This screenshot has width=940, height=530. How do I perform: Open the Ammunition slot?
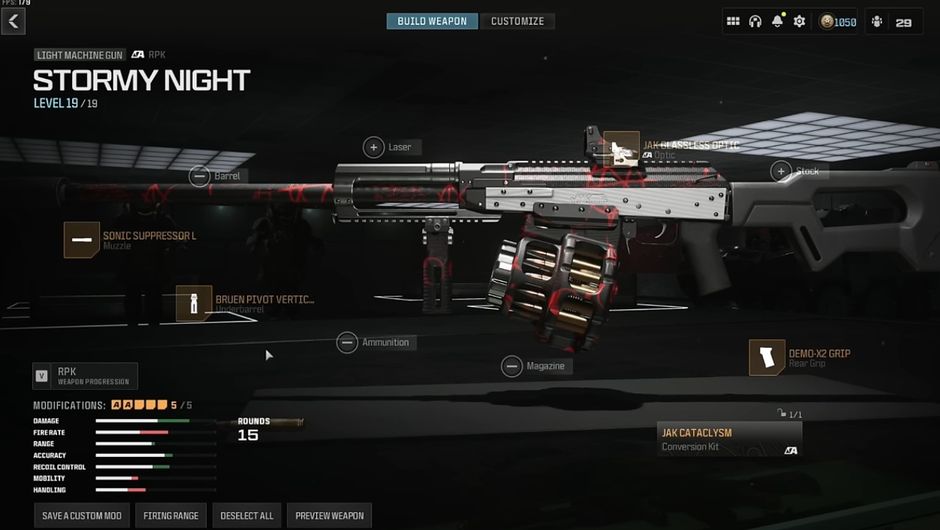pos(347,342)
